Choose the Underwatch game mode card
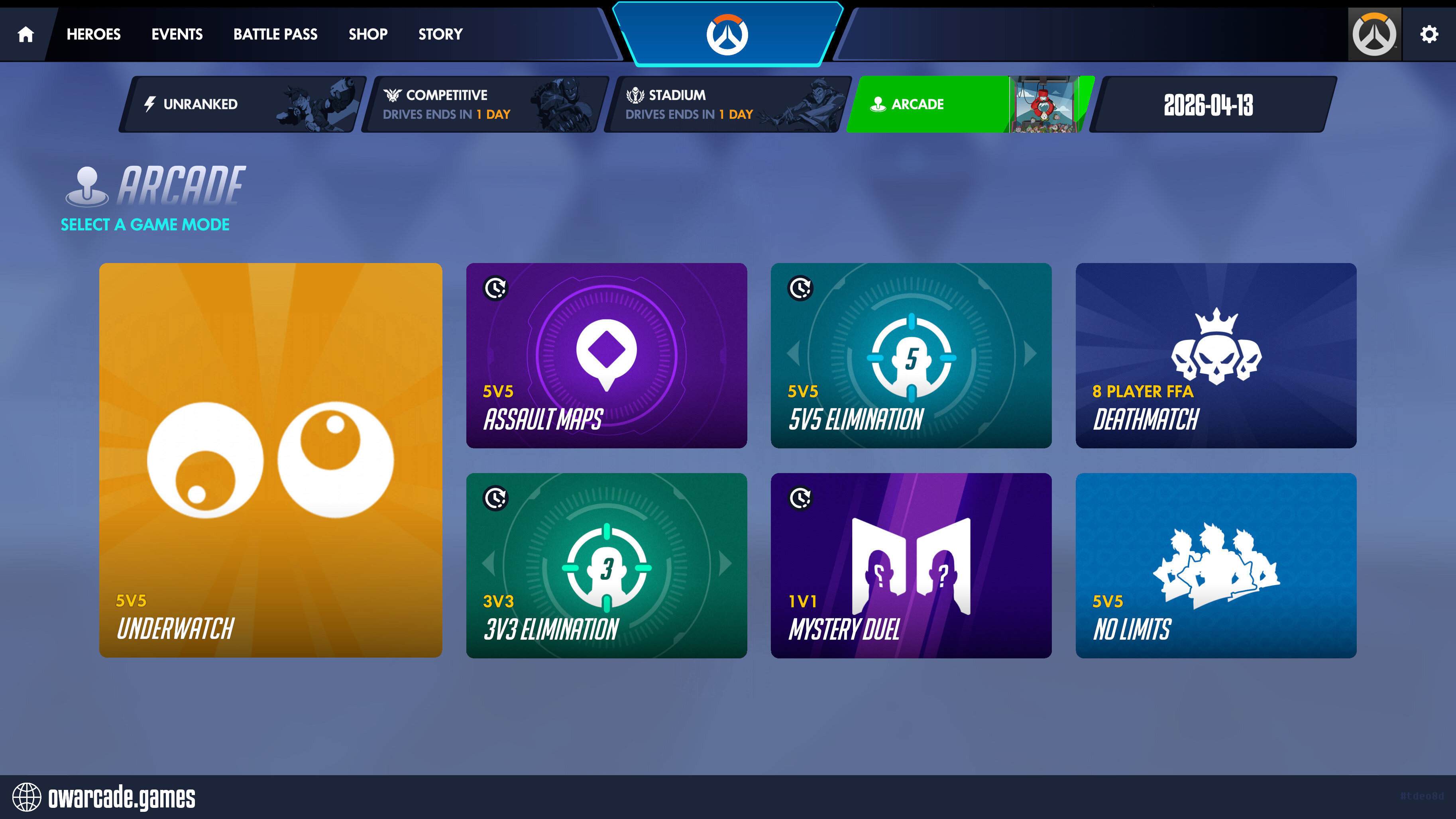The width and height of the screenshot is (1456, 819). point(271,460)
